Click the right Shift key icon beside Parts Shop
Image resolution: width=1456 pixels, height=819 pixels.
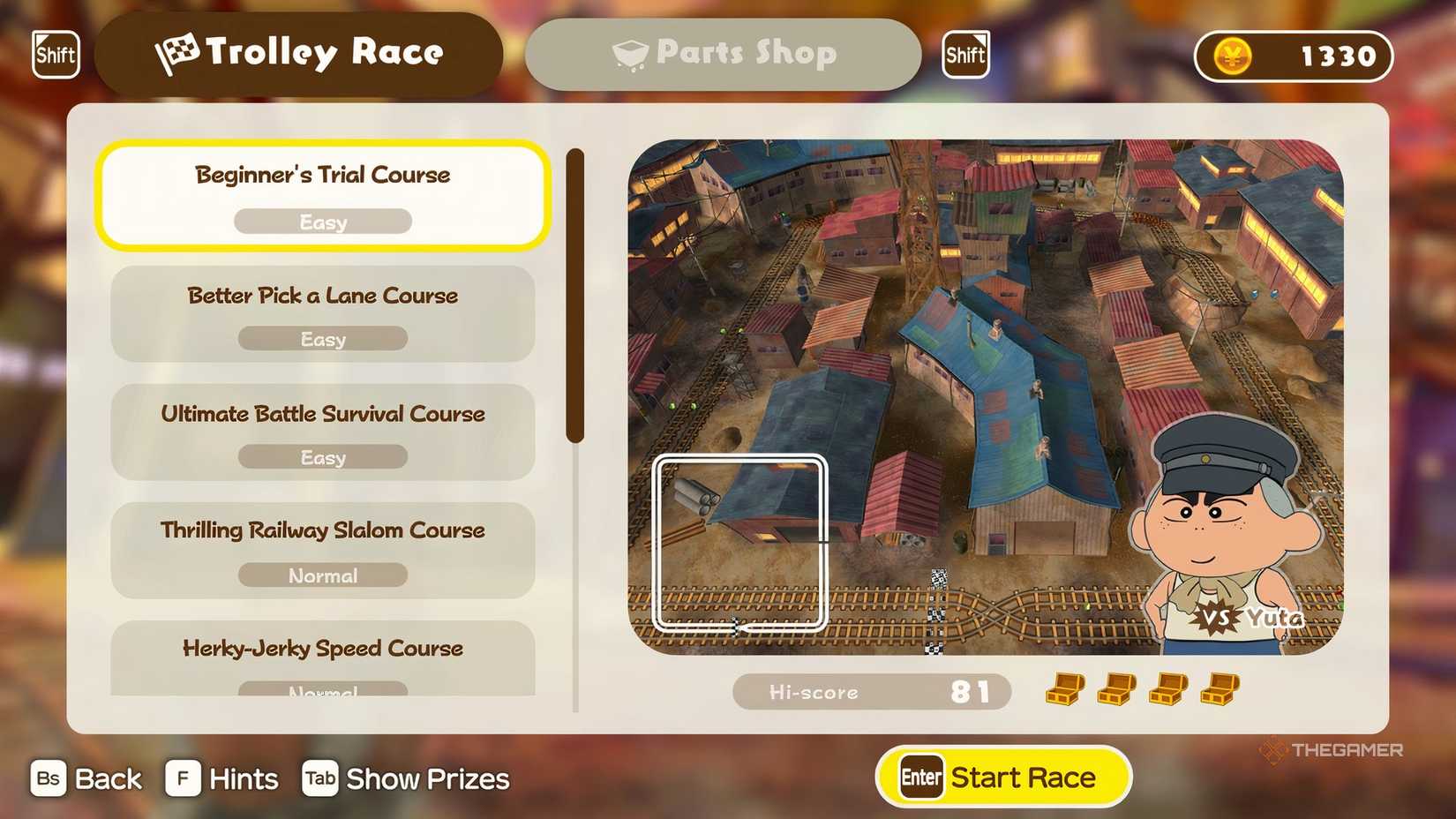coord(965,55)
